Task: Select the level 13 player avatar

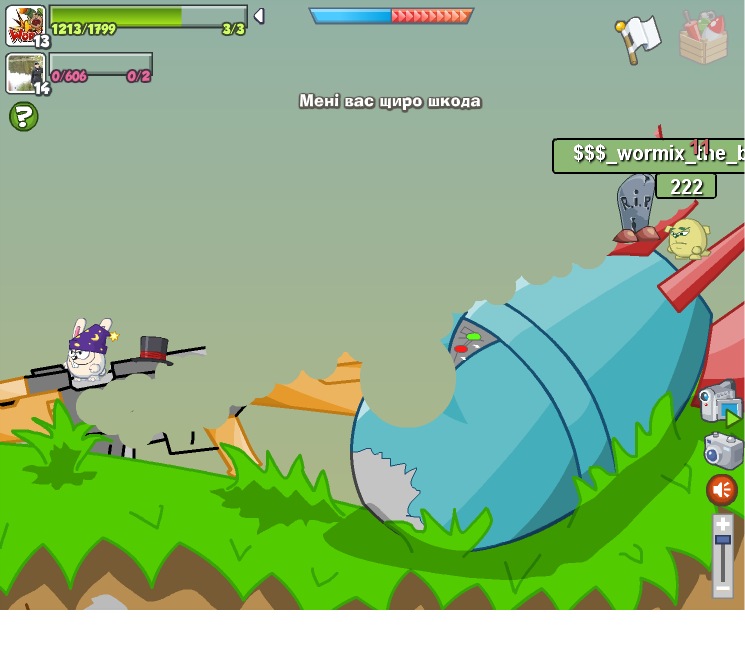Action: click(25, 25)
